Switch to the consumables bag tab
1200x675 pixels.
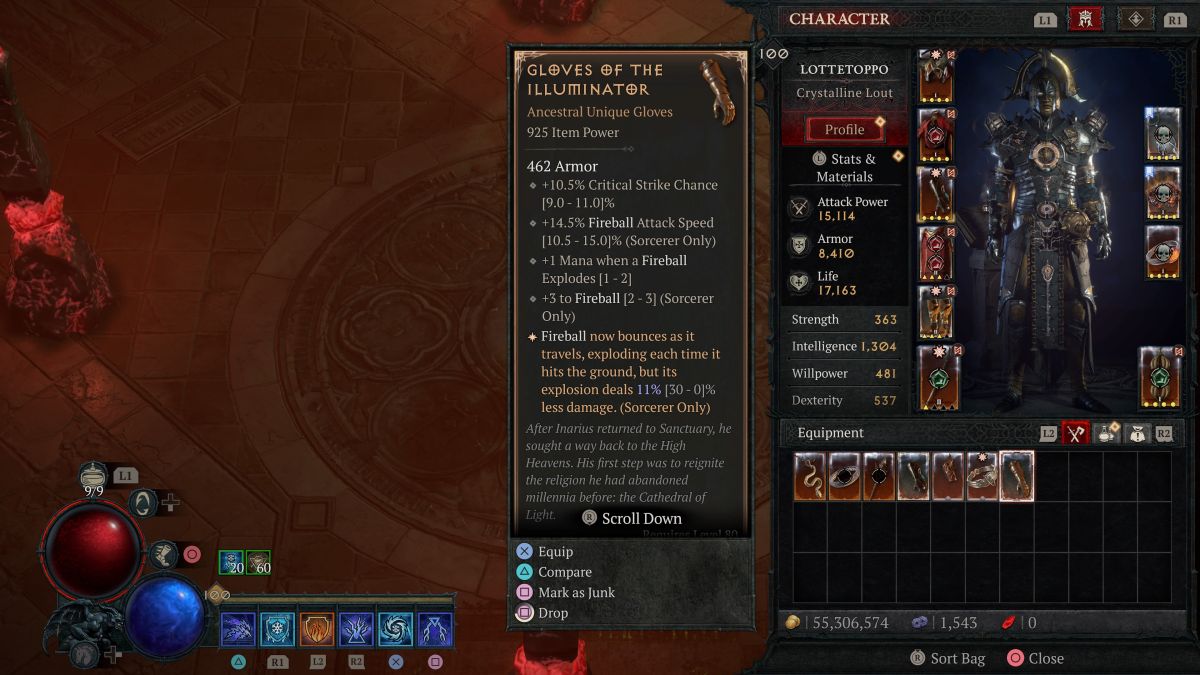[1107, 433]
